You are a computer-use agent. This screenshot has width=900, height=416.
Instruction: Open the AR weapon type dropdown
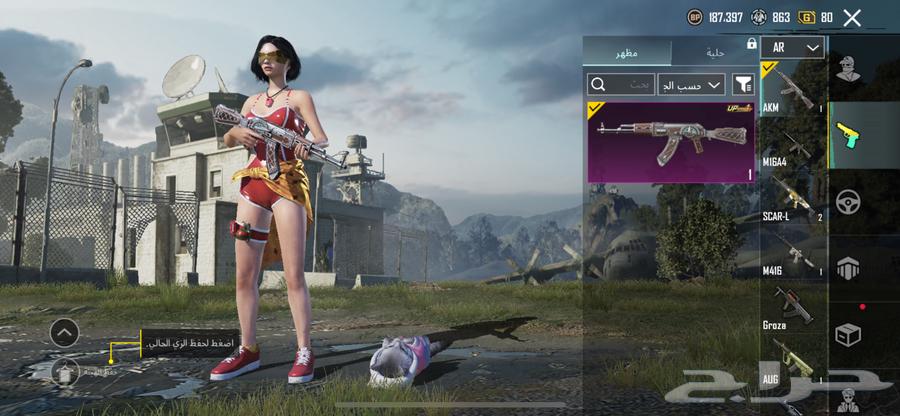(792, 47)
